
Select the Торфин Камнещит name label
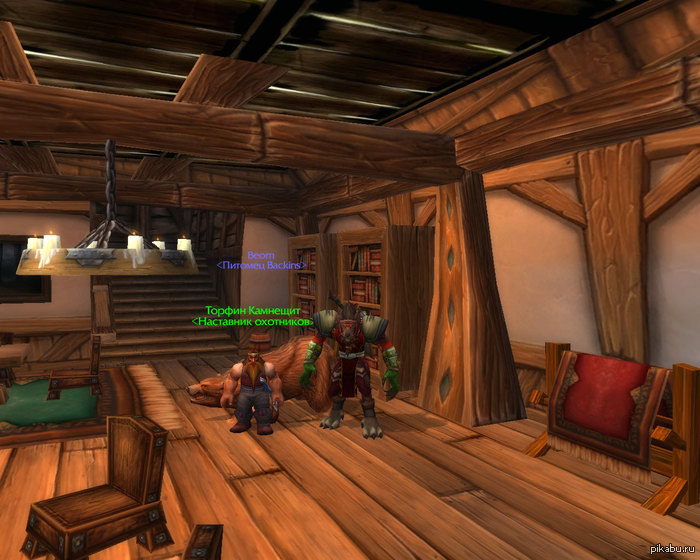252,311
